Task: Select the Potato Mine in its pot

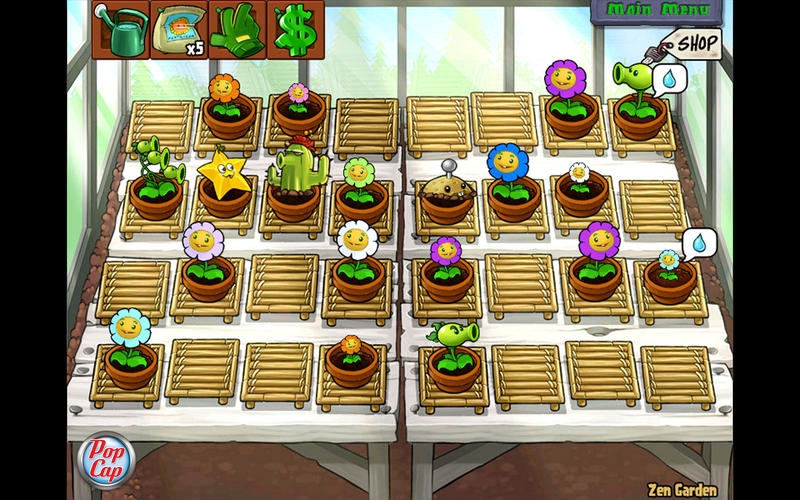Action: pos(446,196)
